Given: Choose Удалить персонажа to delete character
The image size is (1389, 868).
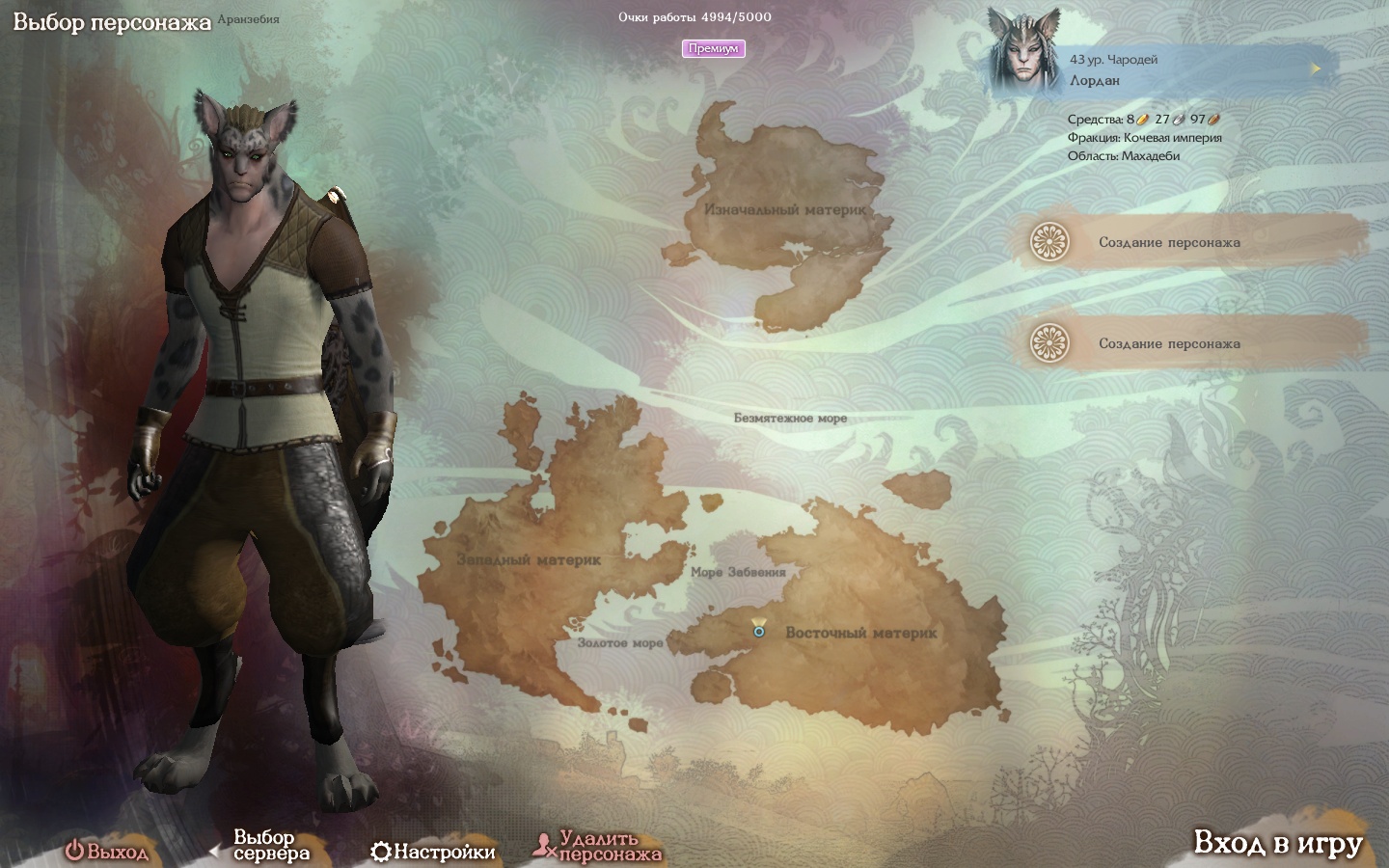Looking at the screenshot, I should coord(598,847).
